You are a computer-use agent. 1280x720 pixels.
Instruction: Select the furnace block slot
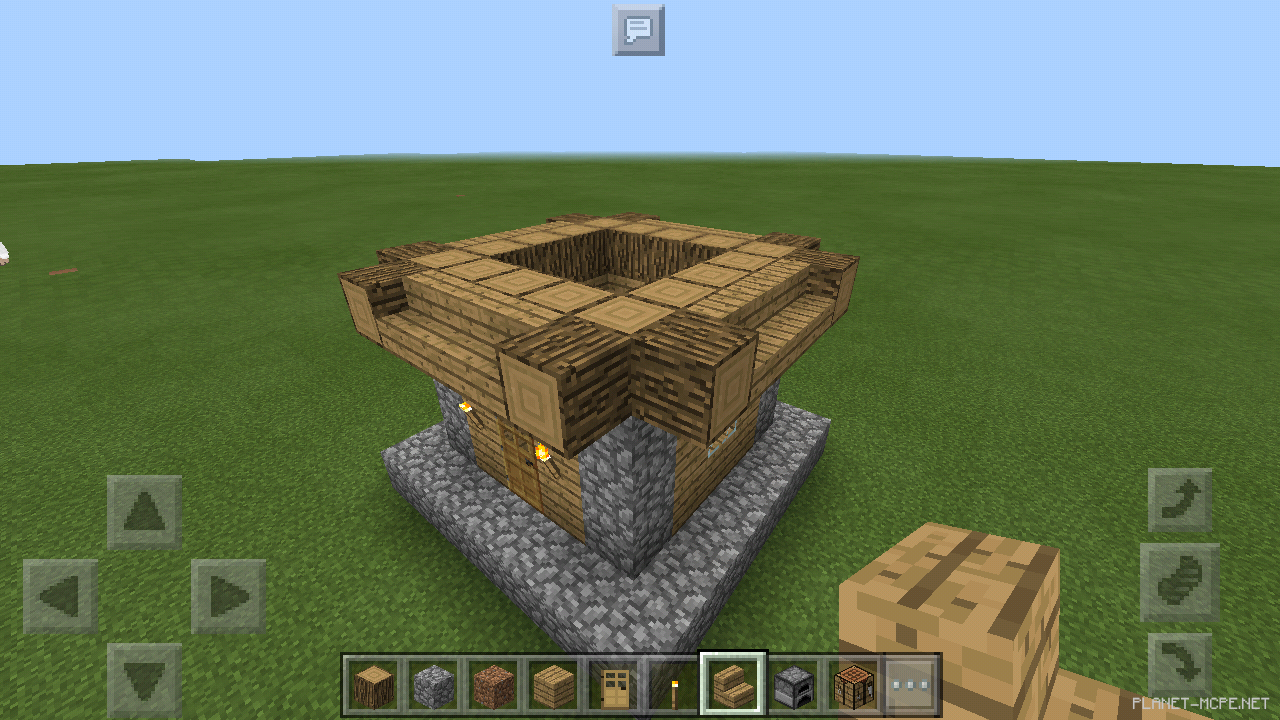[x=792, y=680]
